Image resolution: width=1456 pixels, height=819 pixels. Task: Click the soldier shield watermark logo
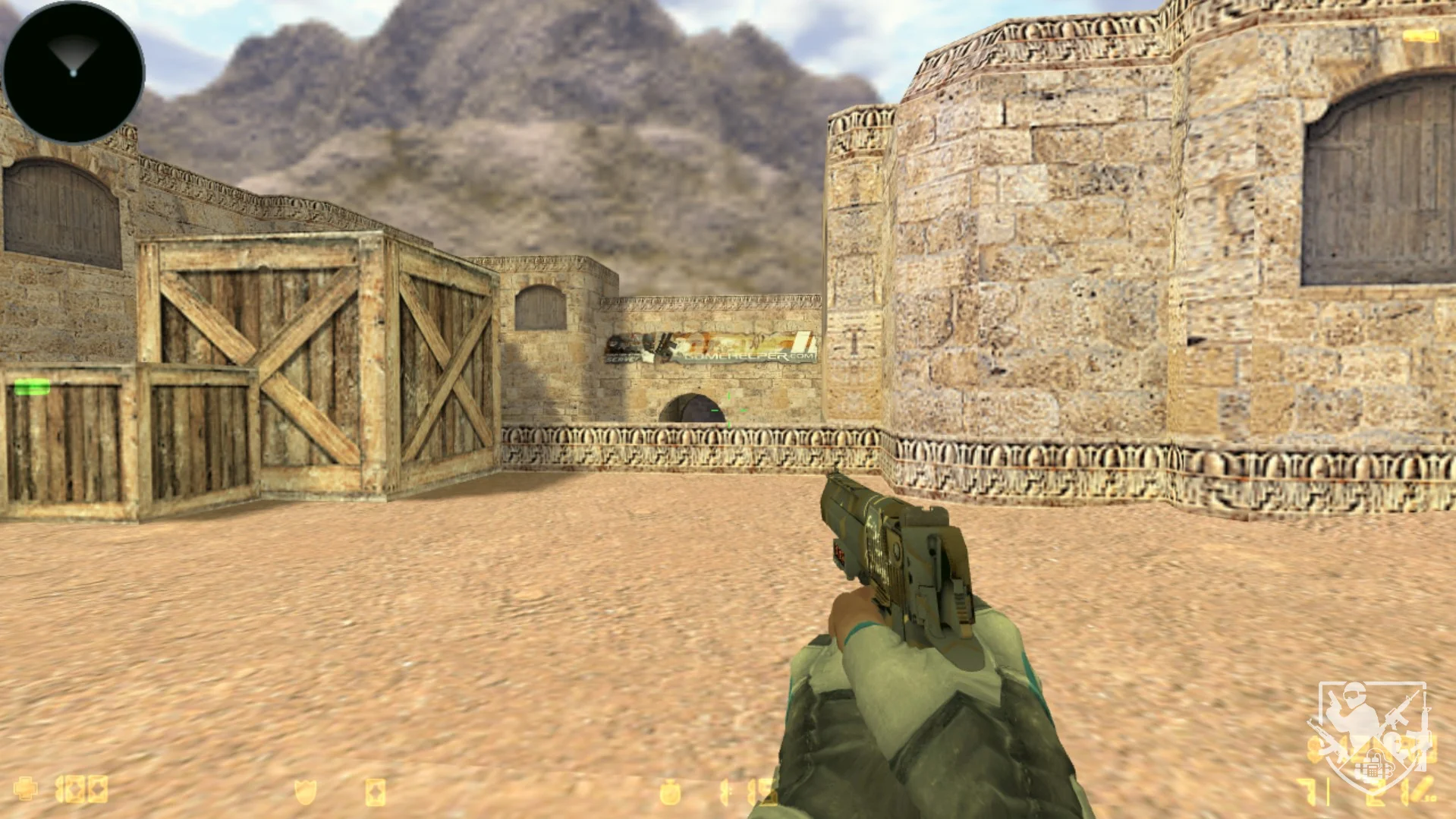tap(1372, 735)
